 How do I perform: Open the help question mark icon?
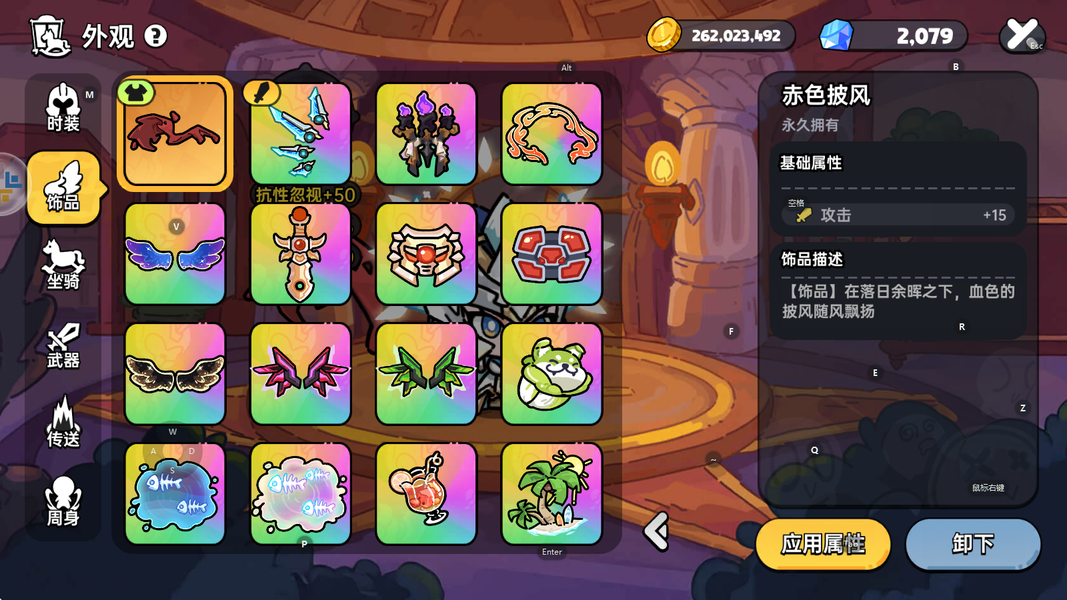pos(156,36)
